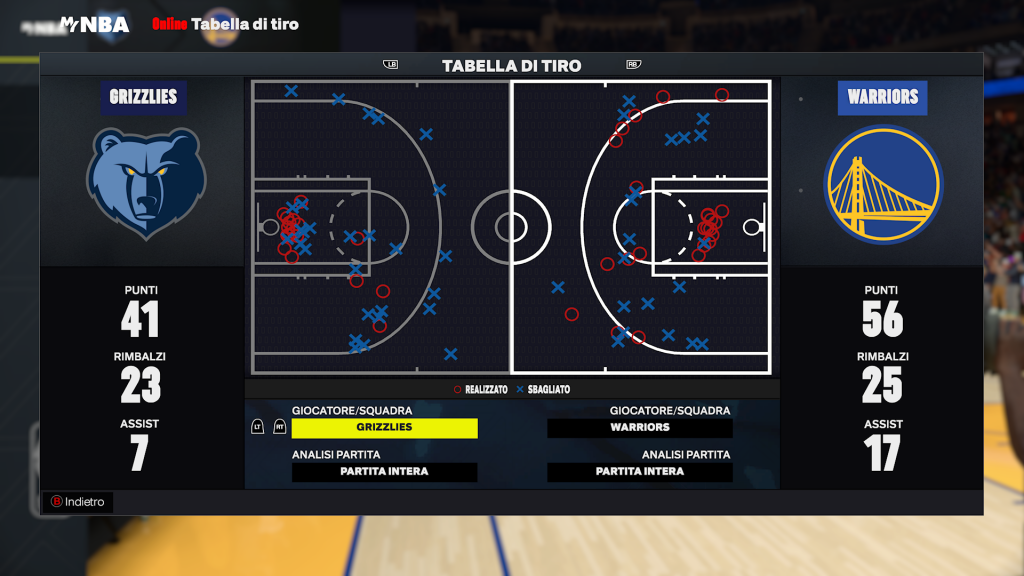Viewport: 1024px width, 576px height.
Task: Change Warriors game analysis from Partita Intera
Action: tap(640, 472)
